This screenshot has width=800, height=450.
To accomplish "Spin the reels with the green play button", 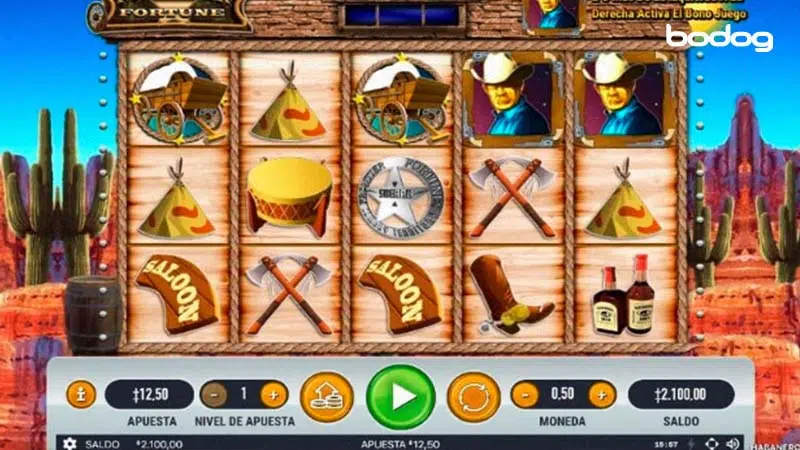I will [x=400, y=396].
